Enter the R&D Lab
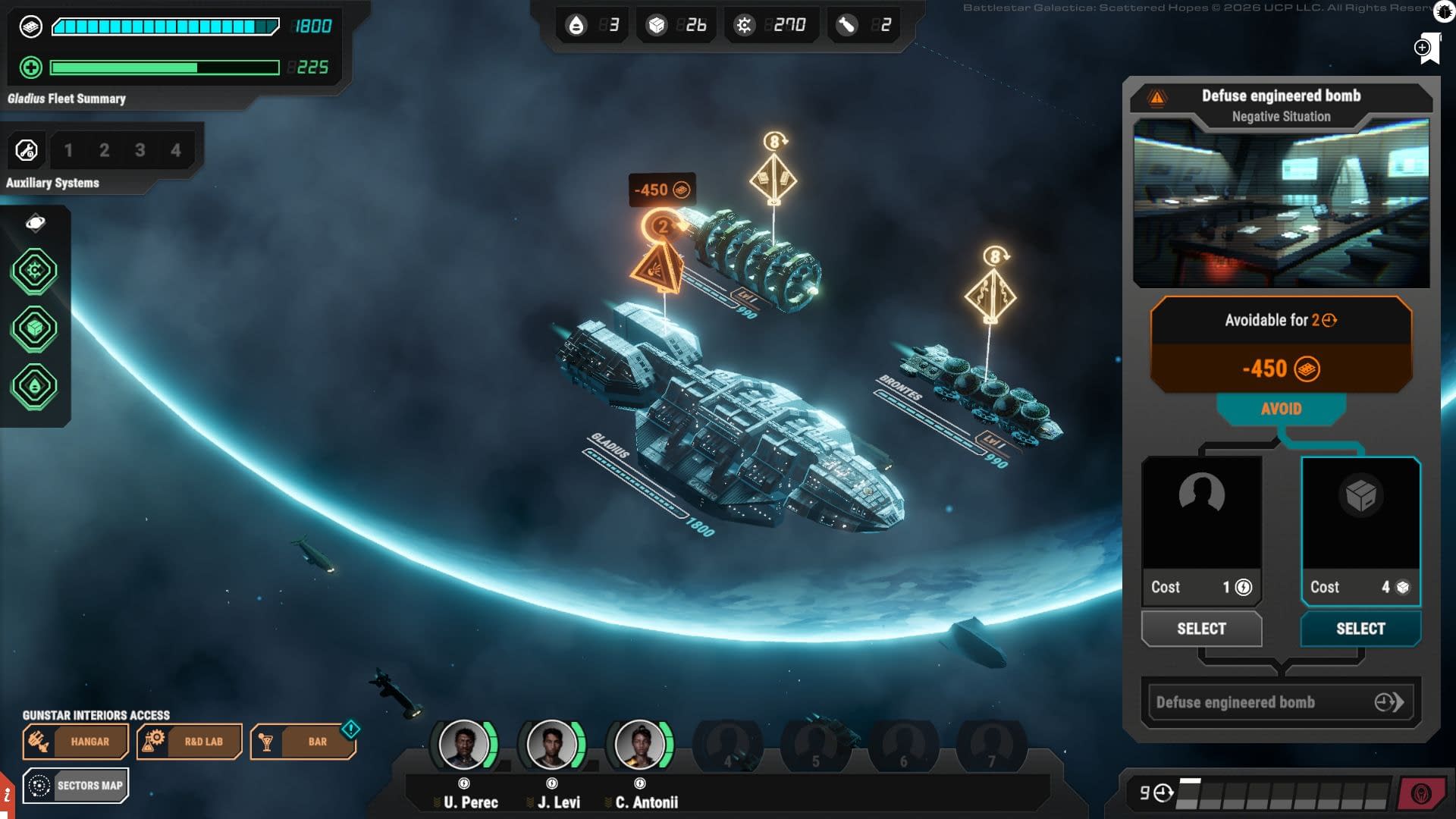Image resolution: width=1456 pixels, height=819 pixels. point(189,742)
